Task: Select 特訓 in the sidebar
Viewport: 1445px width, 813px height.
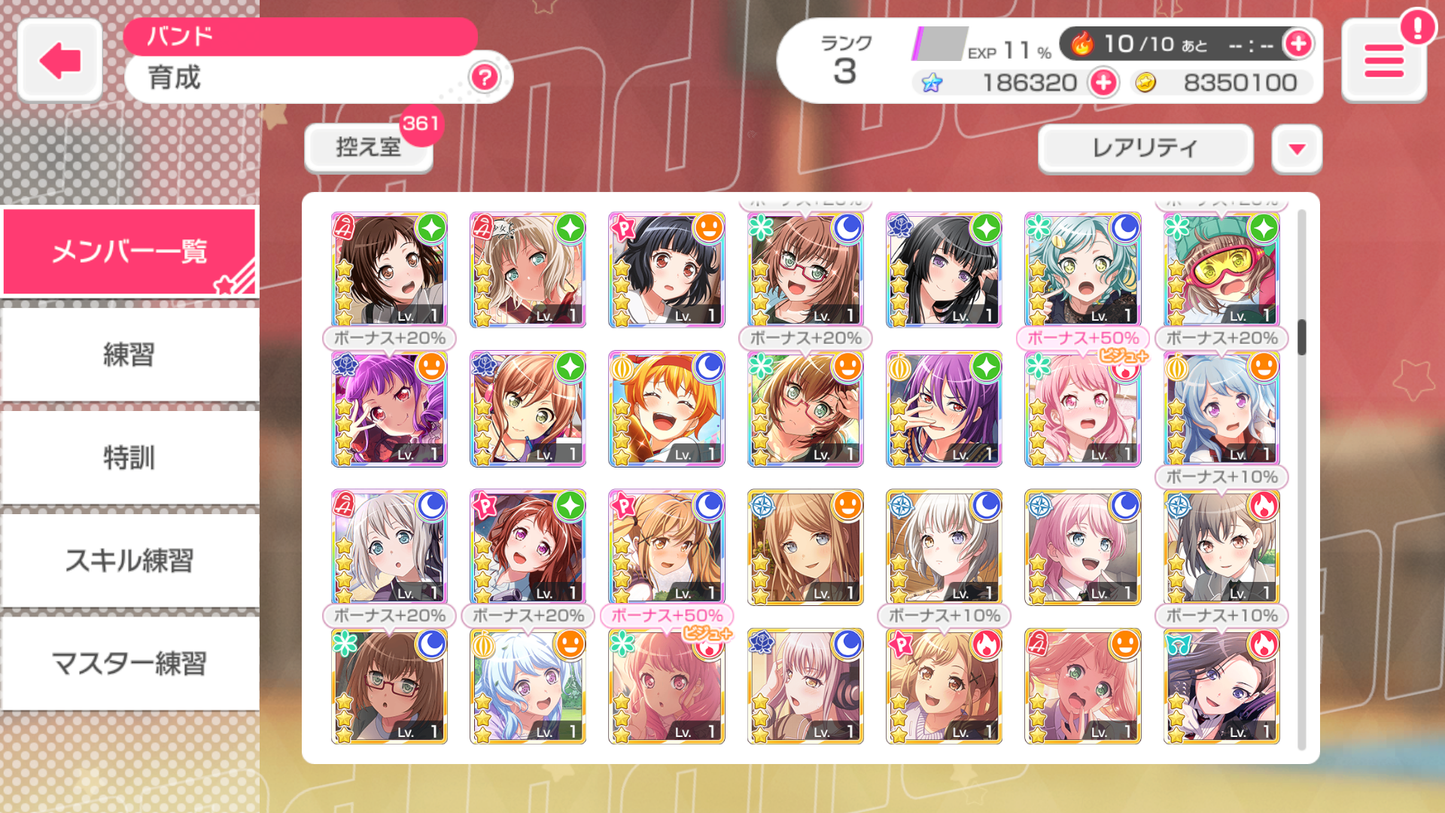Action: point(129,457)
